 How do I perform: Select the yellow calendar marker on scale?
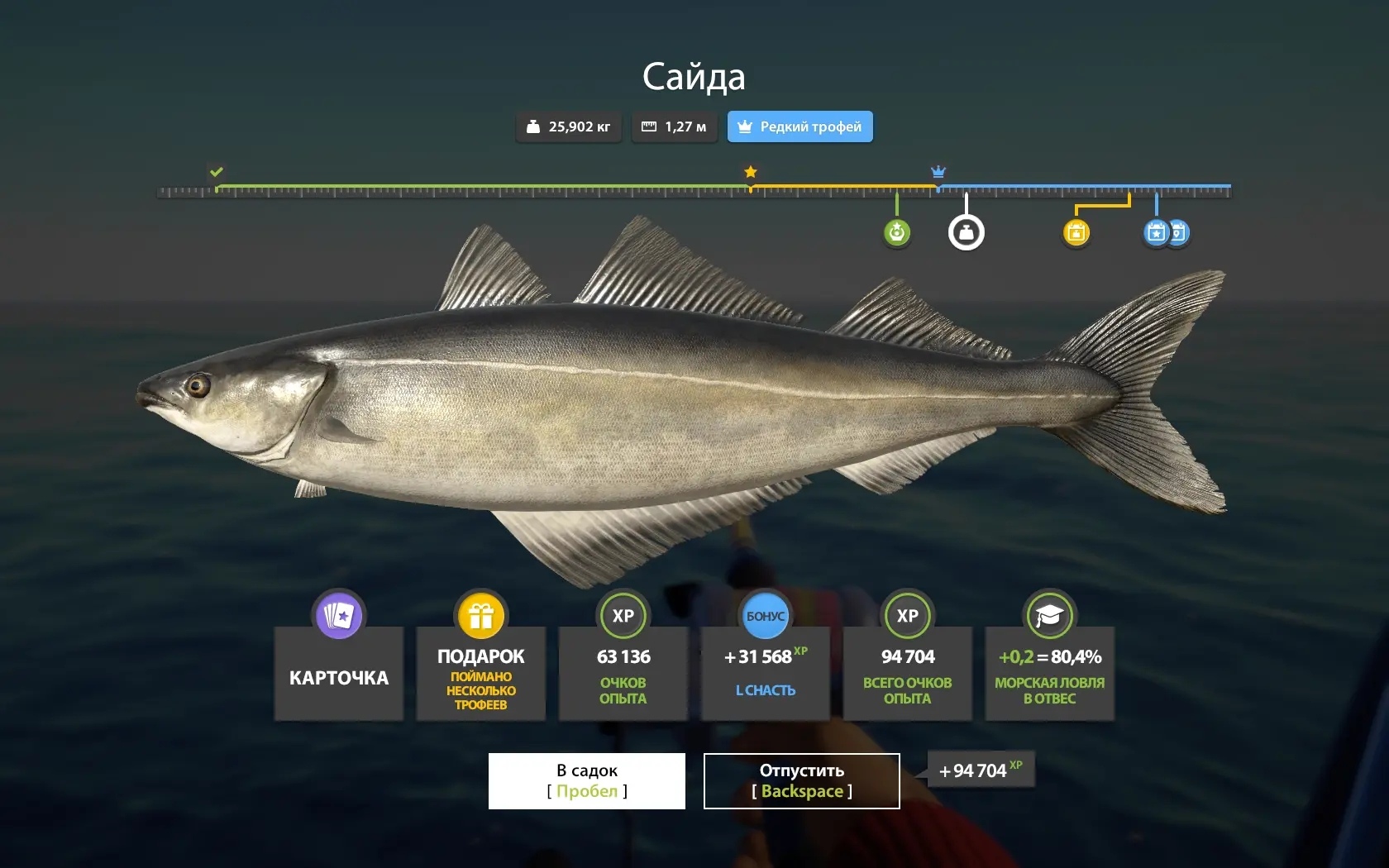click(1076, 232)
